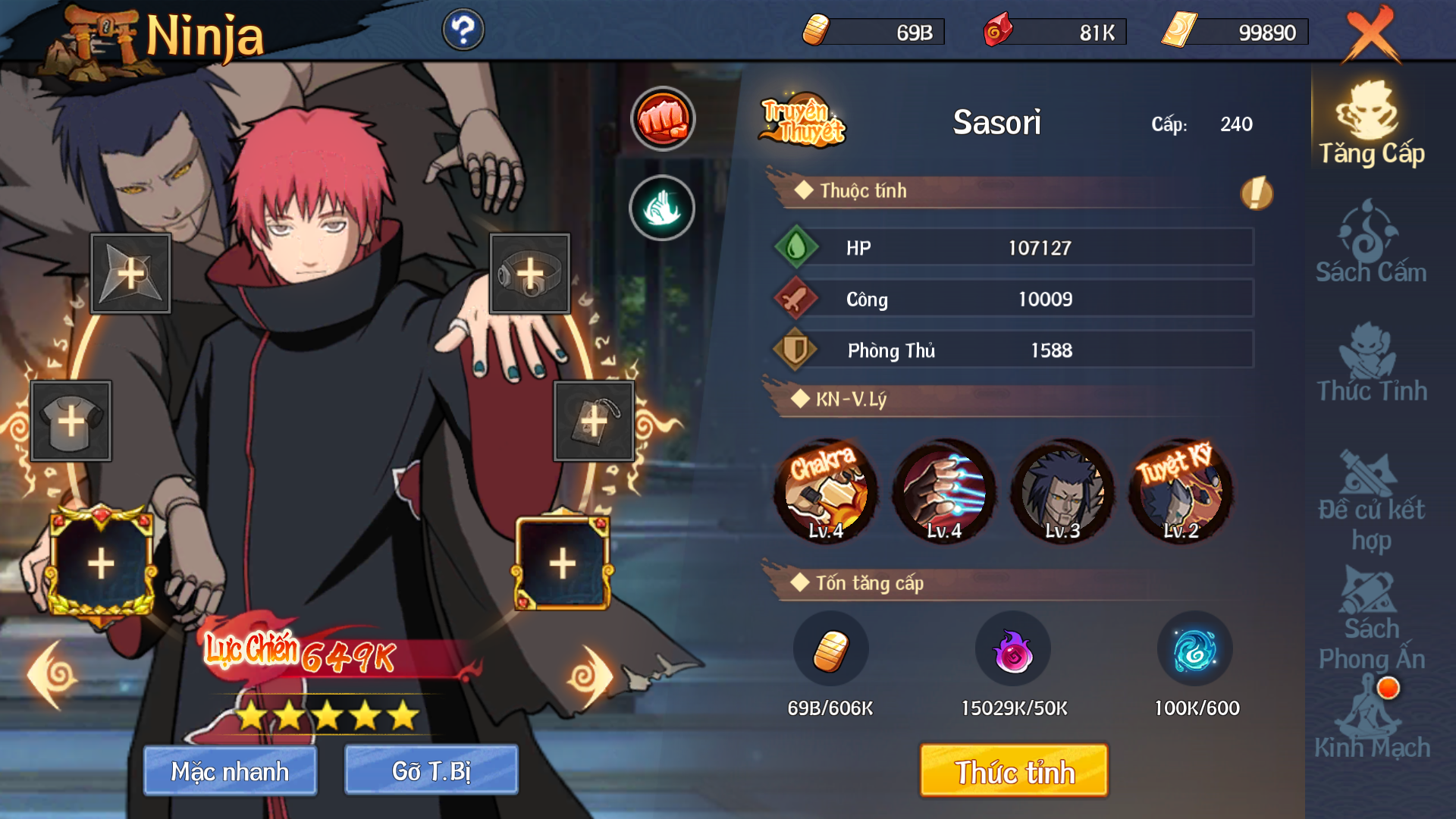Tap the red fist icon
The height and width of the screenshot is (819, 1456).
point(663,119)
